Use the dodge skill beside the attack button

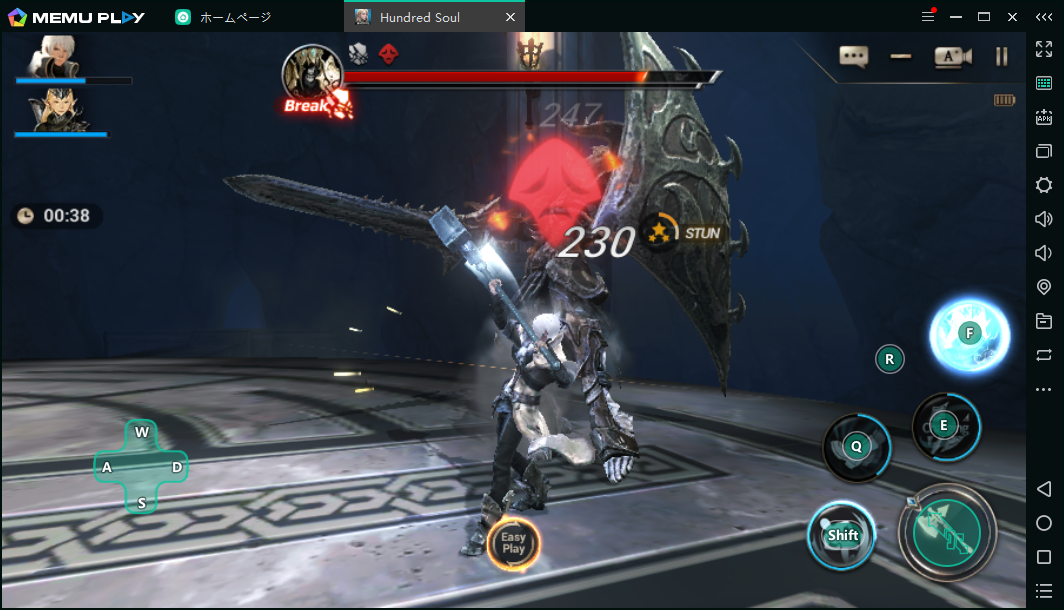[x=842, y=535]
